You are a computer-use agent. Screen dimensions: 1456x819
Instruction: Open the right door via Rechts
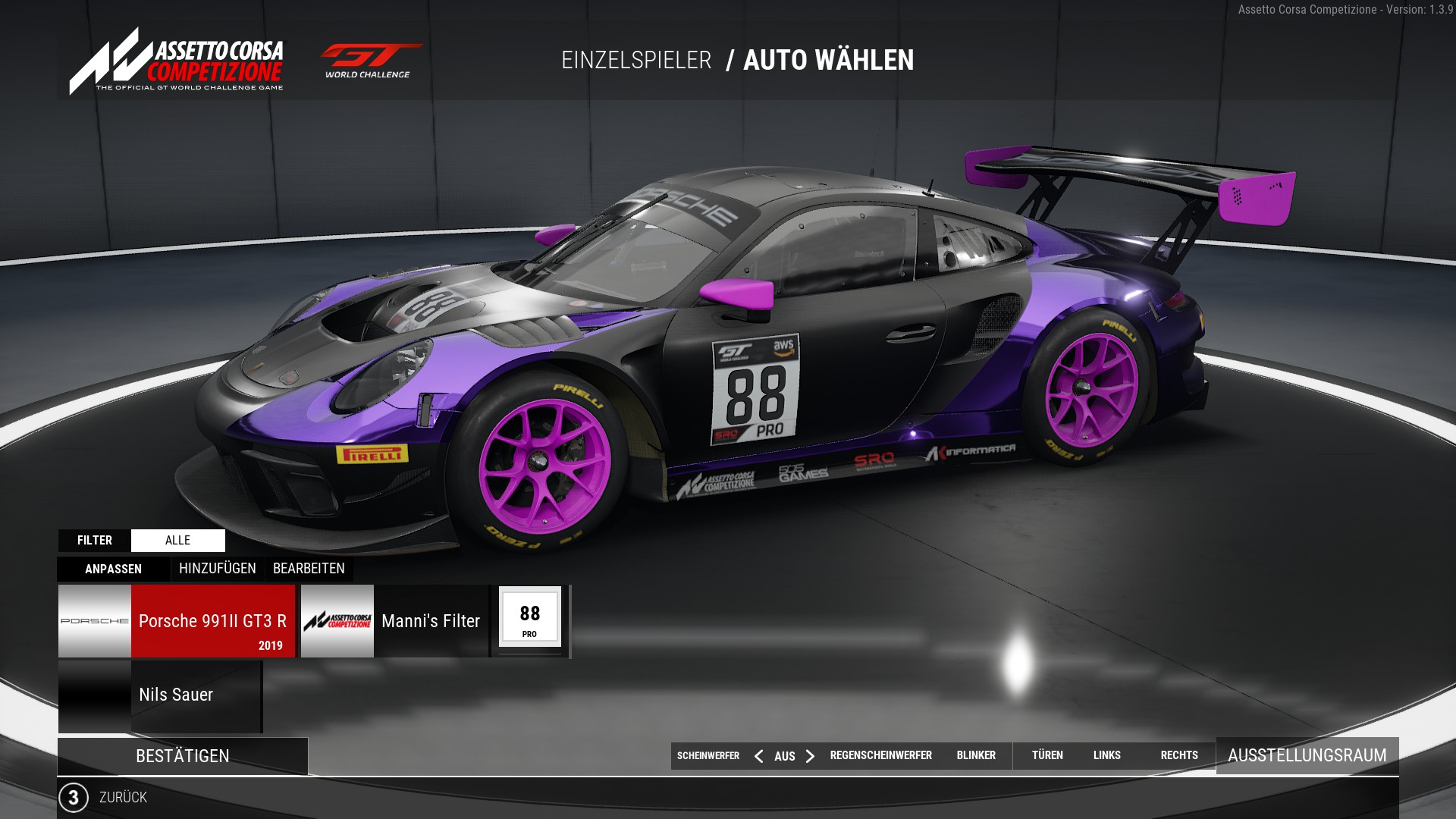pos(1178,755)
